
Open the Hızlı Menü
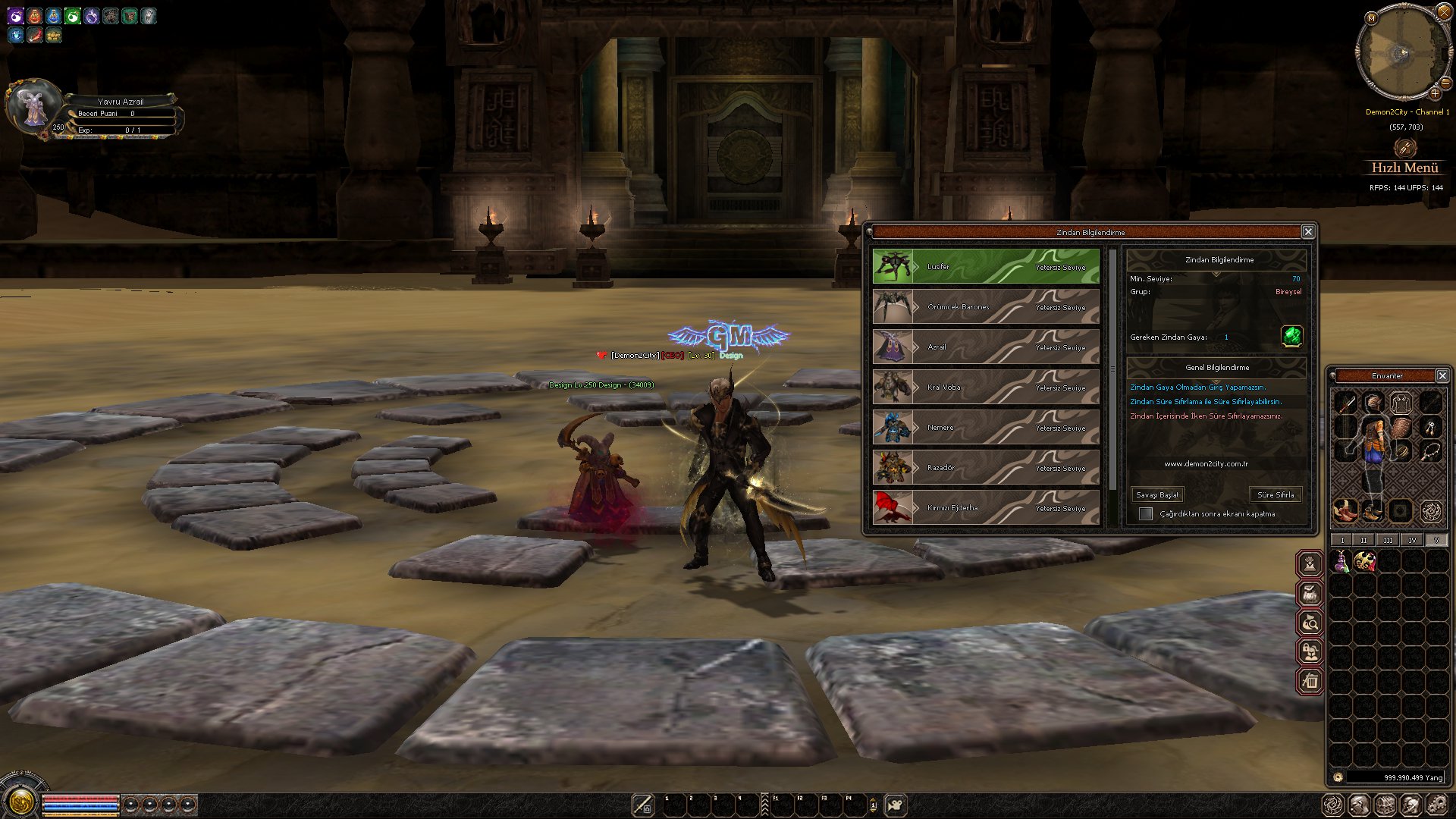coord(1404,168)
